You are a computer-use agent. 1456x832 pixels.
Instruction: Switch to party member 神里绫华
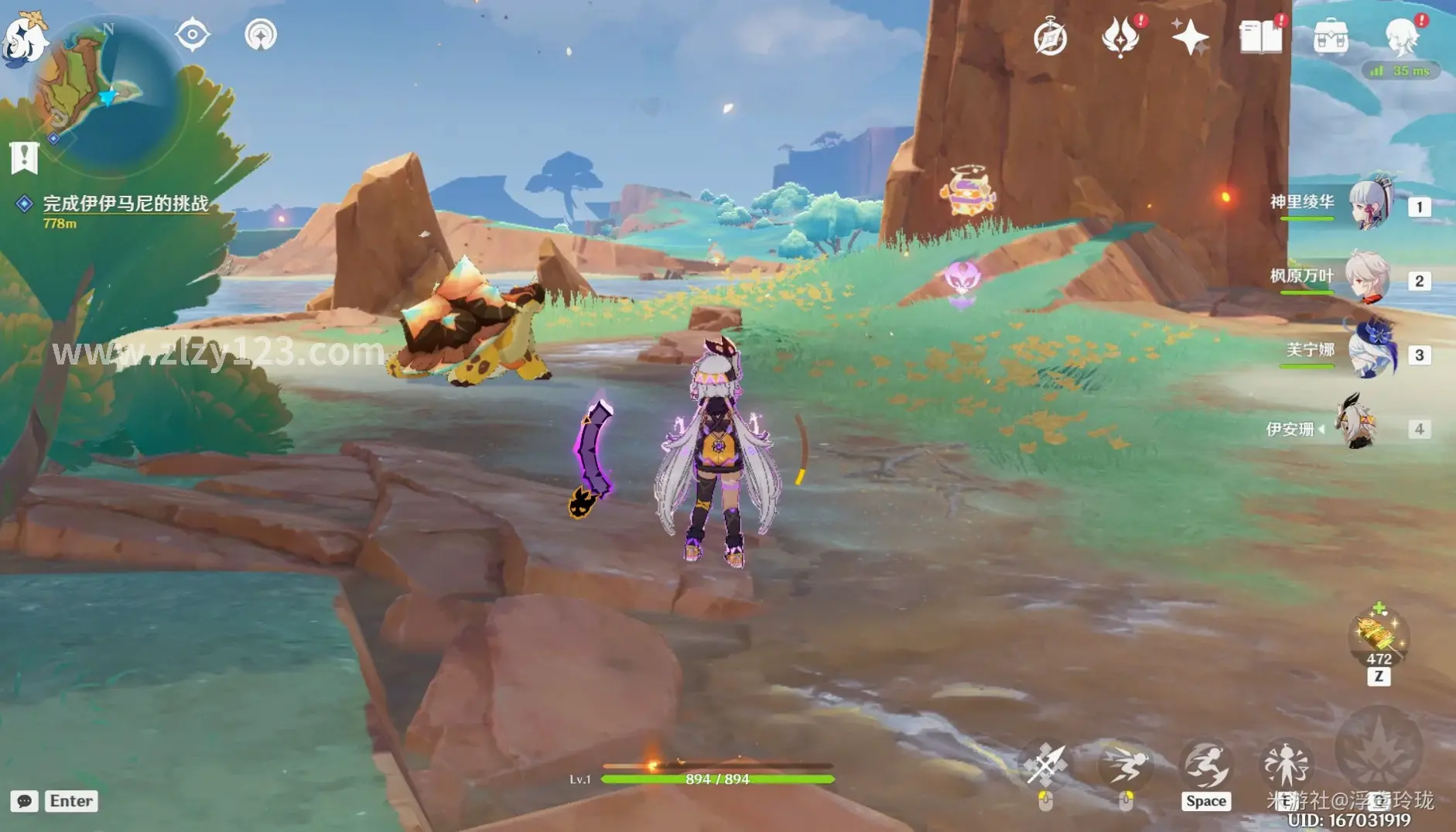[1369, 204]
